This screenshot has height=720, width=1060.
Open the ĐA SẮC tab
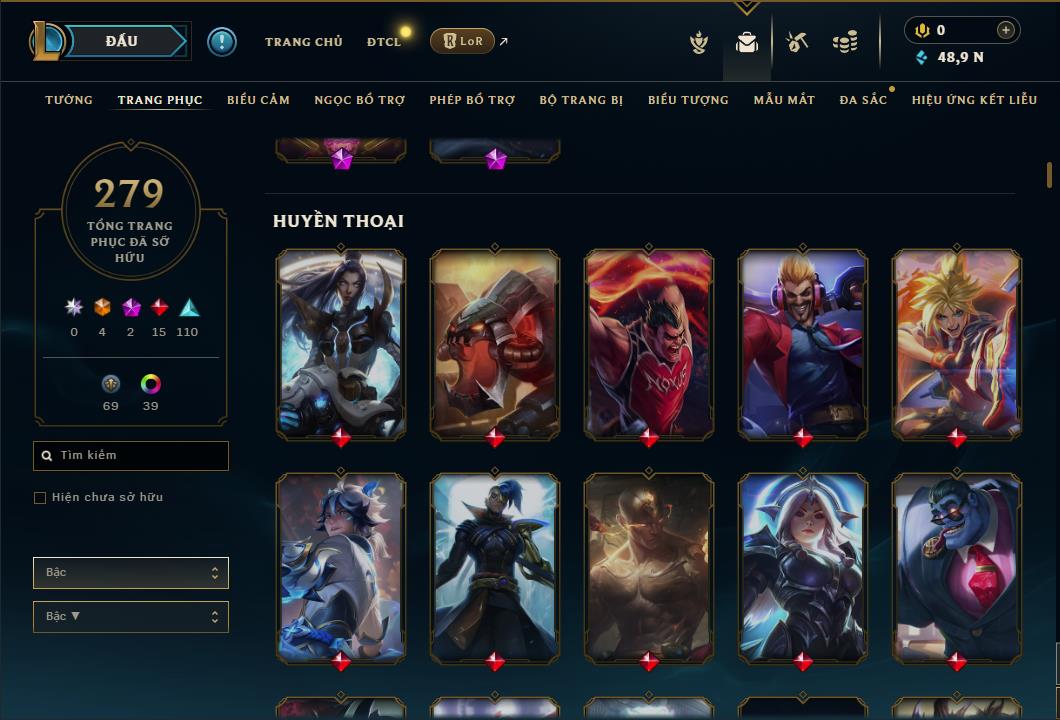pos(863,100)
